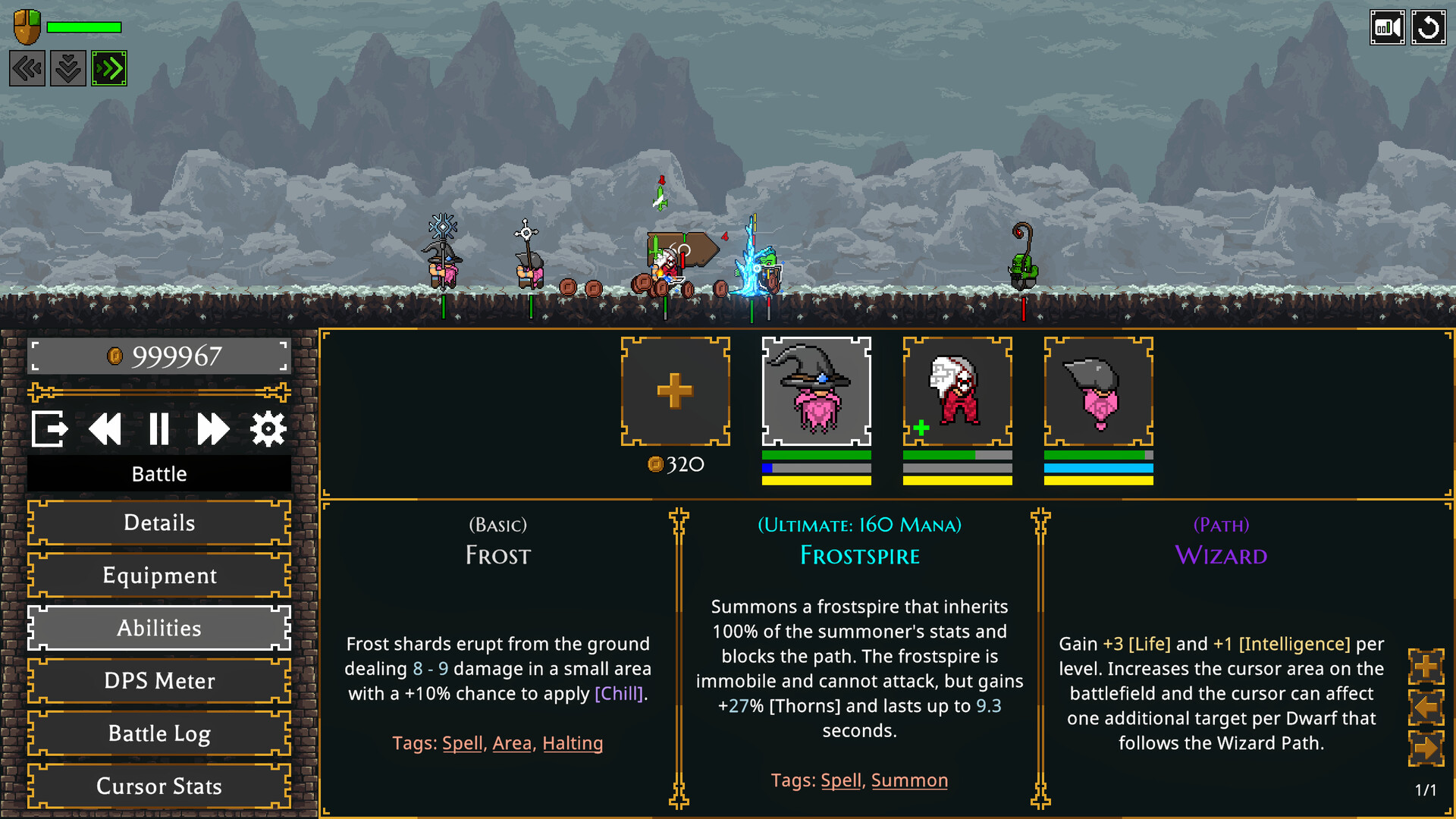Viewport: 1456px width, 819px height.
Task: Click the sound volume icon top right
Action: point(1387,27)
